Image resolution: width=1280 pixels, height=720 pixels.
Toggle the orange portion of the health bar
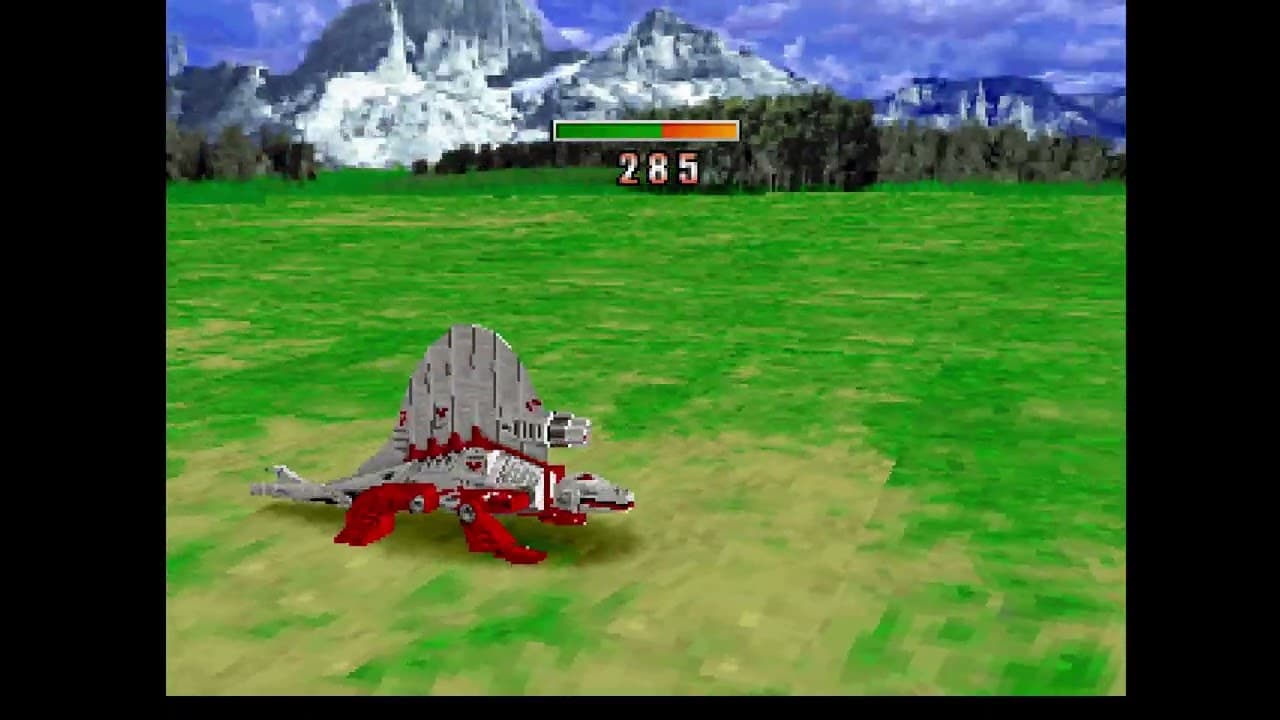[x=700, y=129]
